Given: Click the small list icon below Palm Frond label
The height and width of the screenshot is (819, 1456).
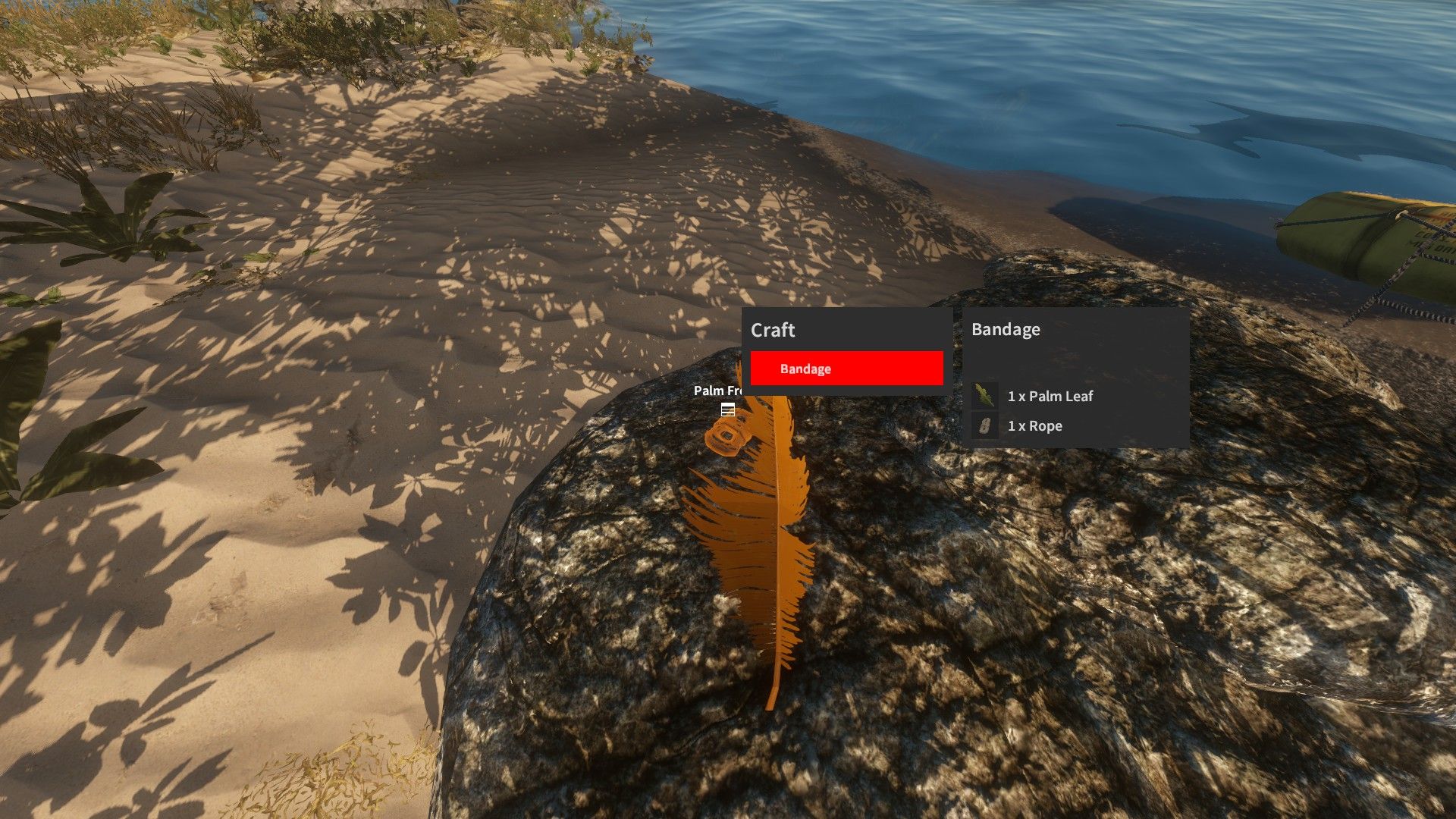Looking at the screenshot, I should click(x=728, y=410).
